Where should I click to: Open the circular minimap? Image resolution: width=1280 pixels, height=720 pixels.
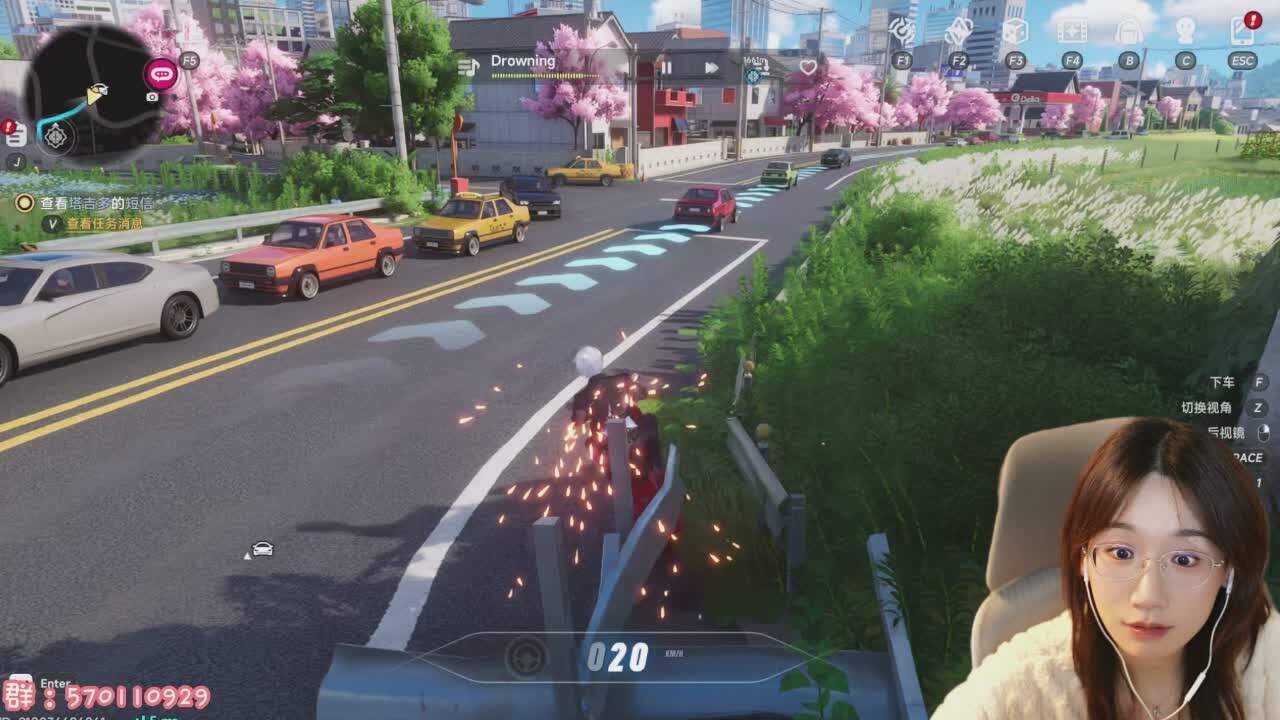coord(92,88)
